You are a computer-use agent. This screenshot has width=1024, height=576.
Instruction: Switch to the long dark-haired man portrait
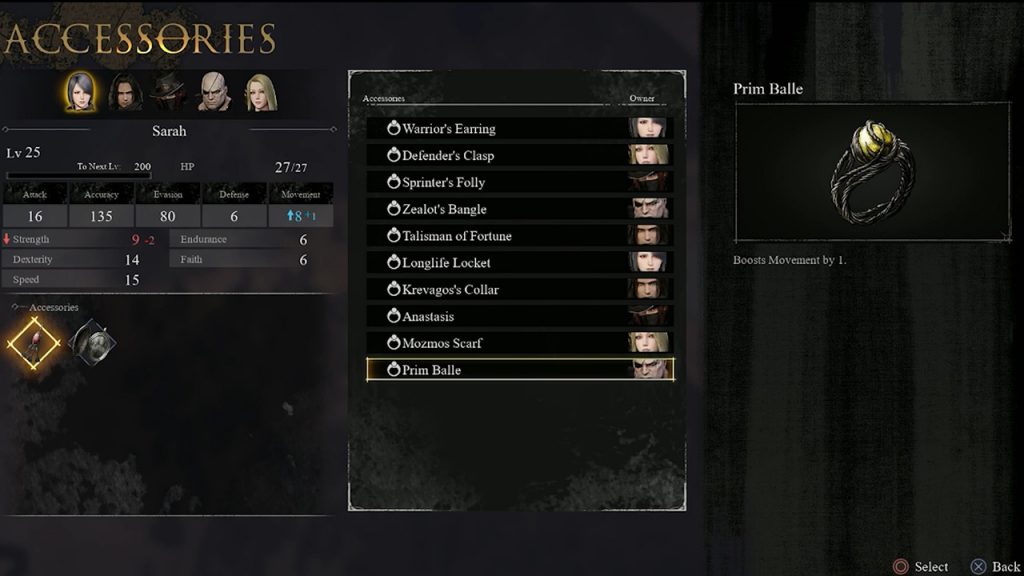[126, 92]
